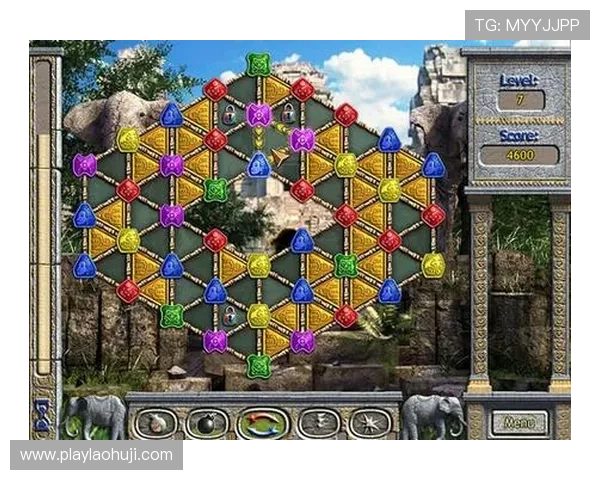Pick the green gem at the board's bottom tip

pos(259,365)
